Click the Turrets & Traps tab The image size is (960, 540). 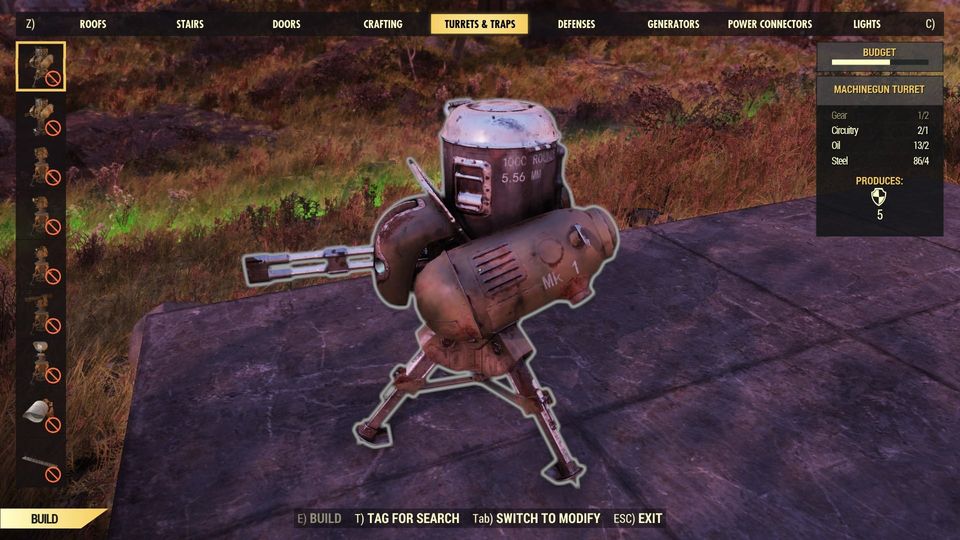click(480, 24)
